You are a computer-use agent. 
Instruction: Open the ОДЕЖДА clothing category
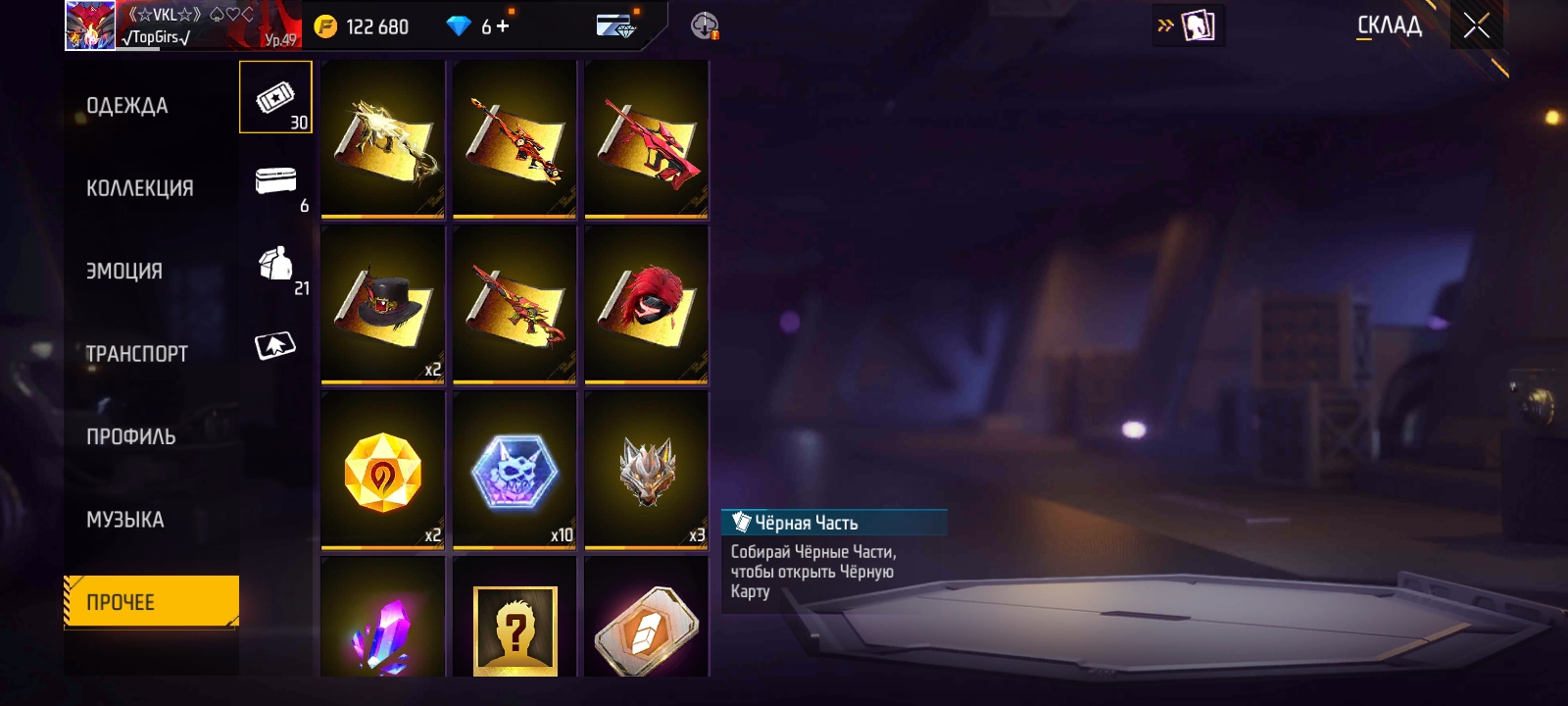[x=127, y=106]
